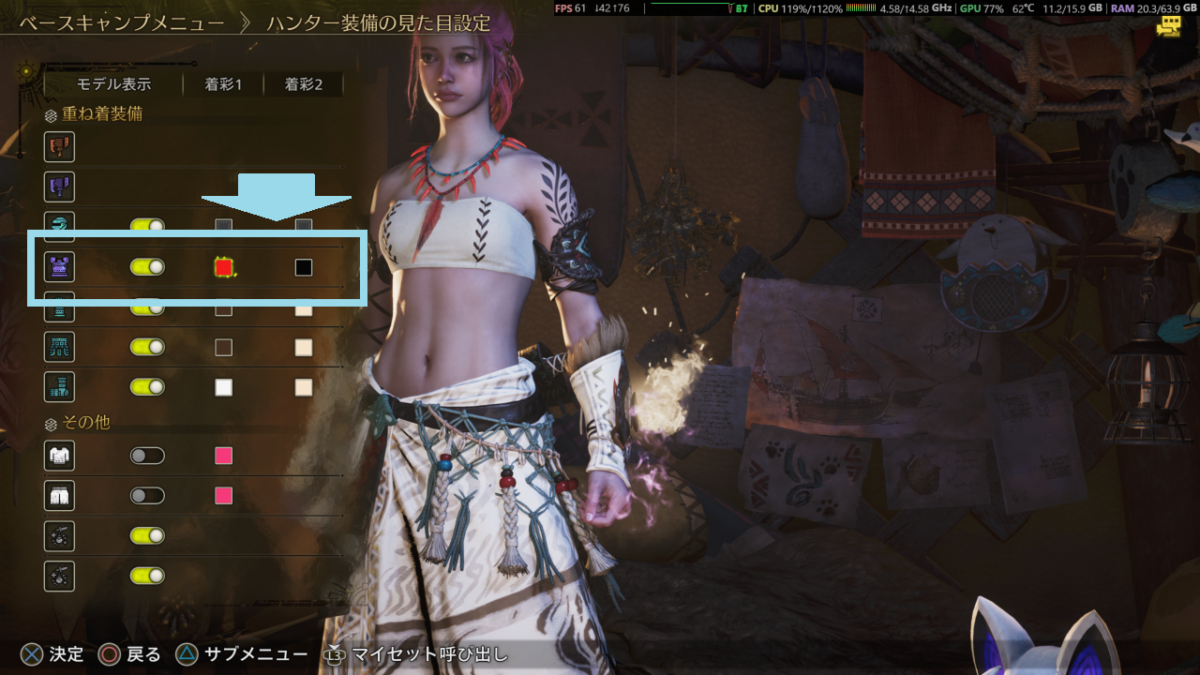1200x675 pixels.
Task: Click the white color 1 swatch for leg armor
Action: coord(224,387)
